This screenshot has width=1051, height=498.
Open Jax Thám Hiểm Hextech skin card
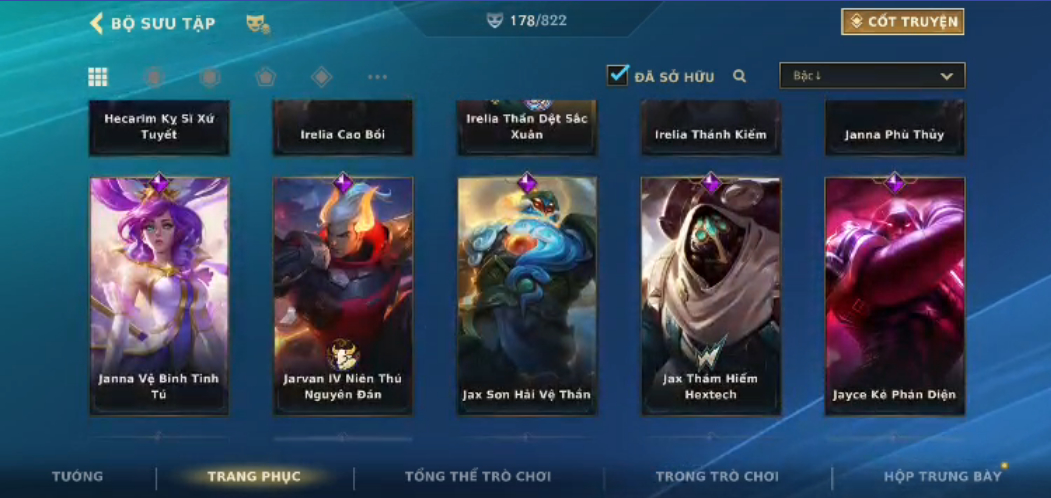711,295
